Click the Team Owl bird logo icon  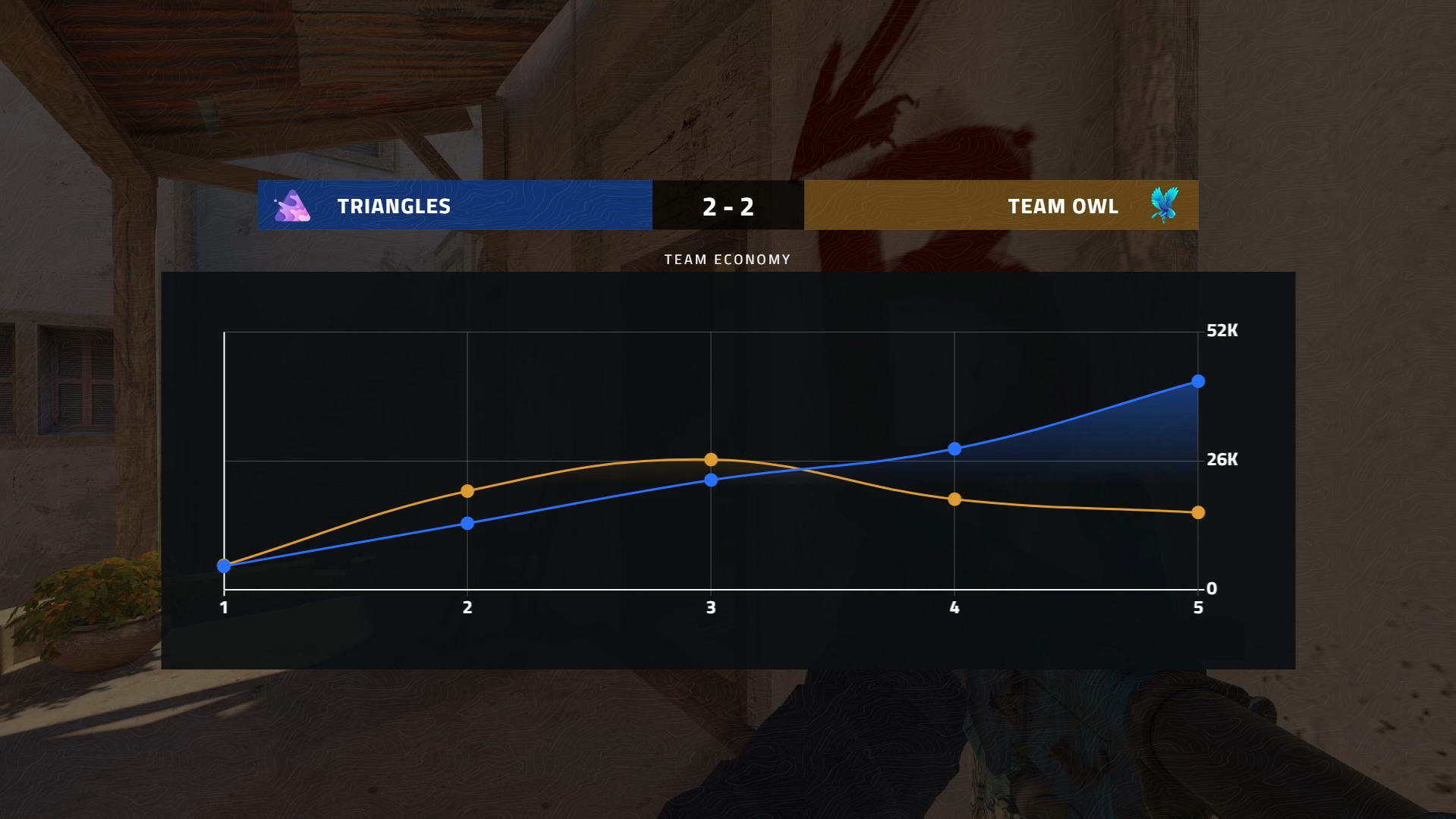1163,204
